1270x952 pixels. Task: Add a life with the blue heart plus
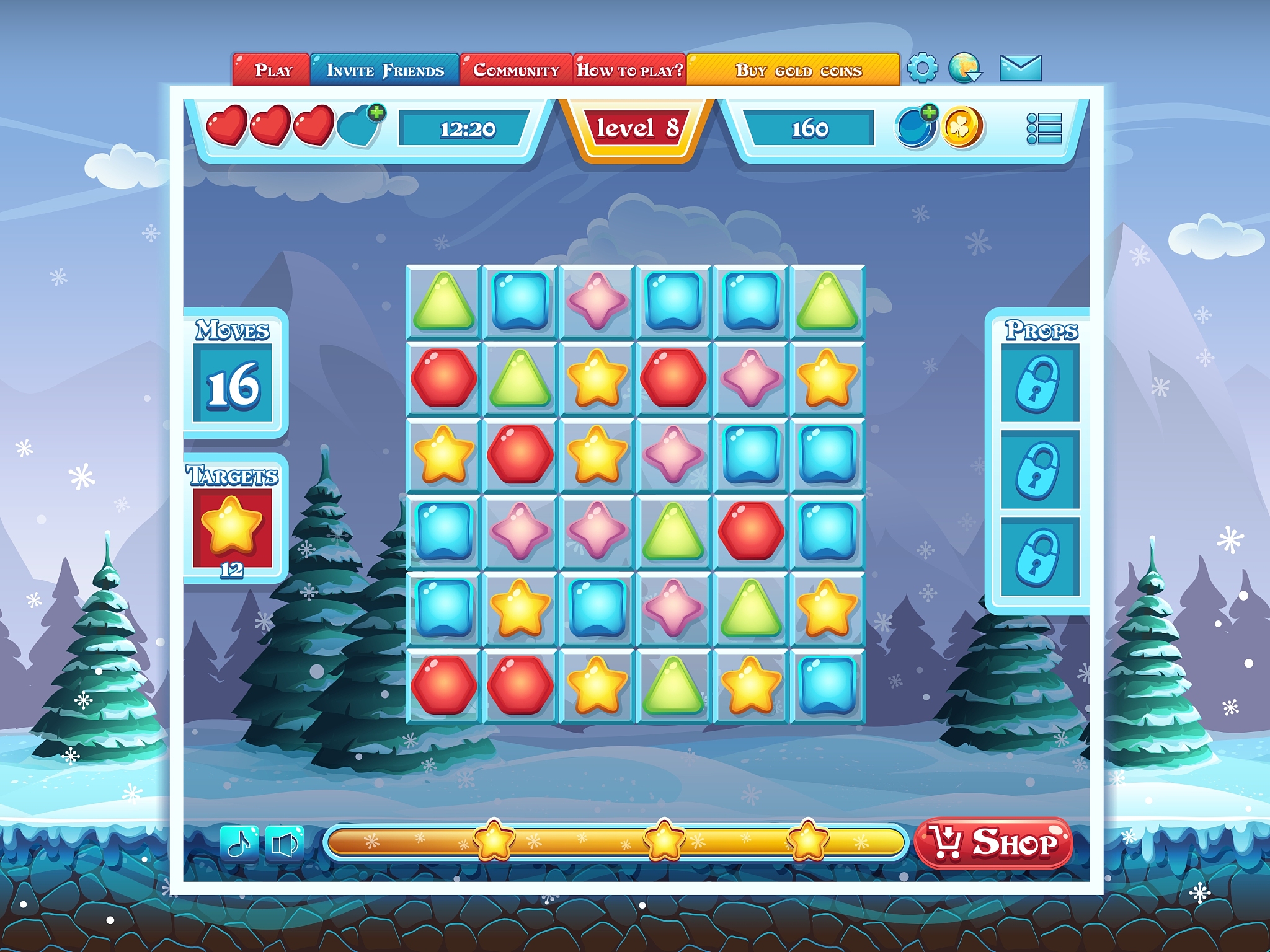pos(361,126)
